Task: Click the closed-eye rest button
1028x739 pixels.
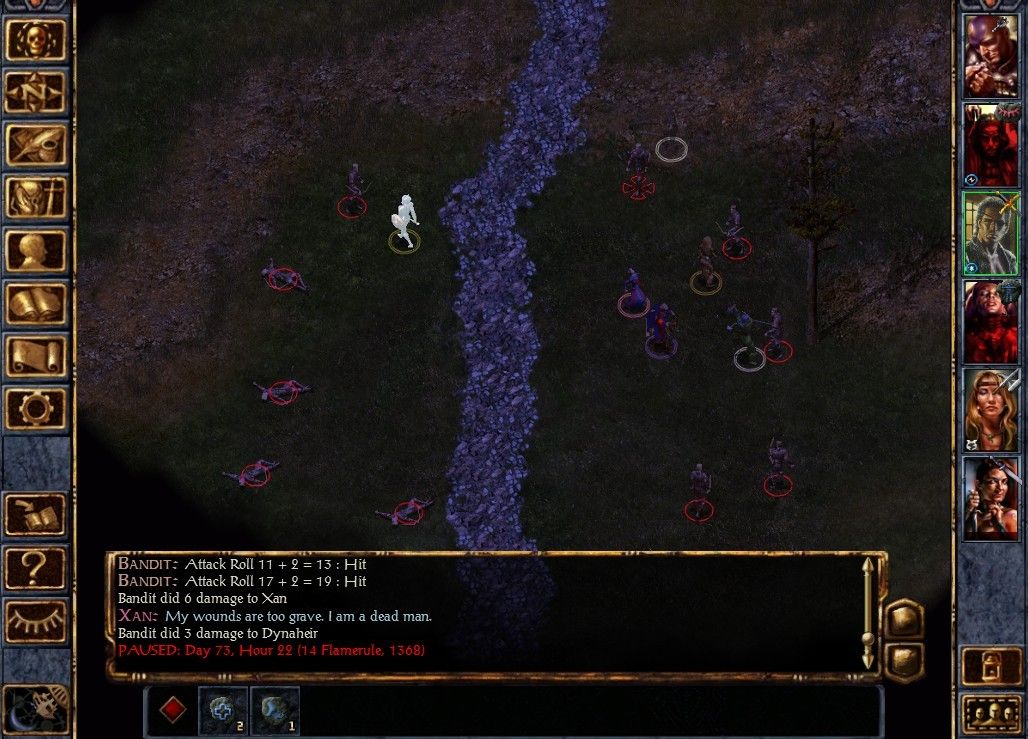Action: [x=36, y=621]
